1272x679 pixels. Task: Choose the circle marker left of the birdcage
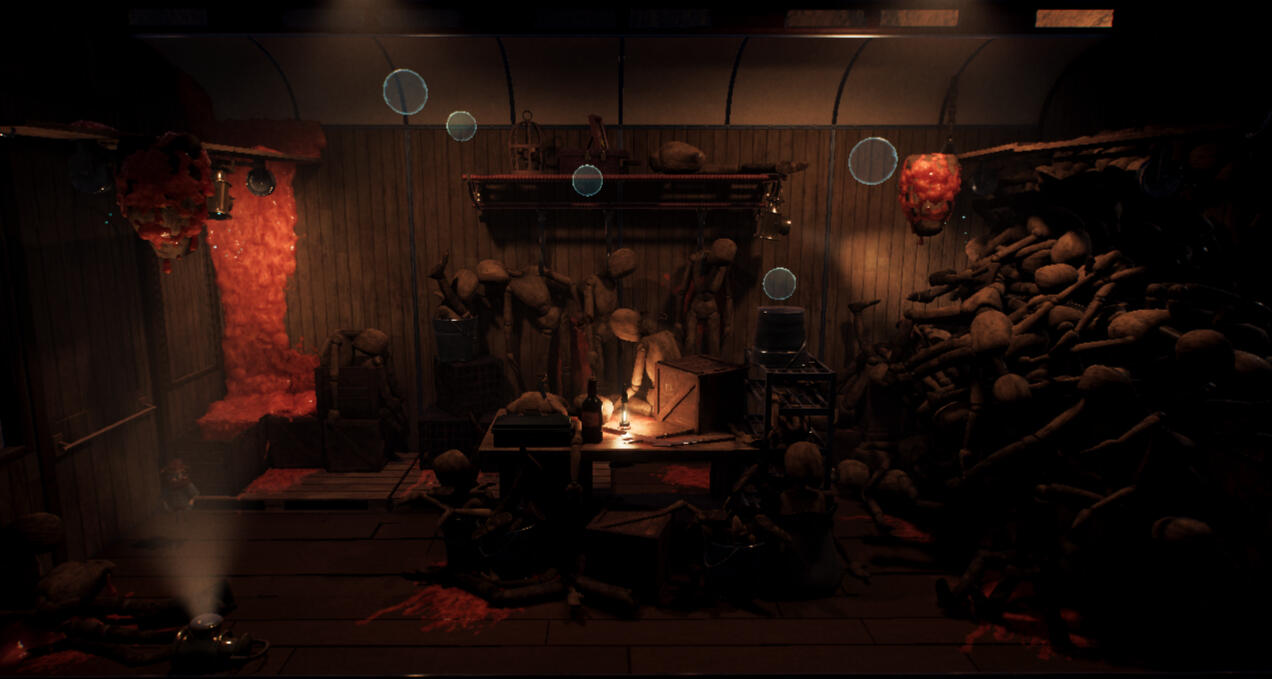pos(461,126)
